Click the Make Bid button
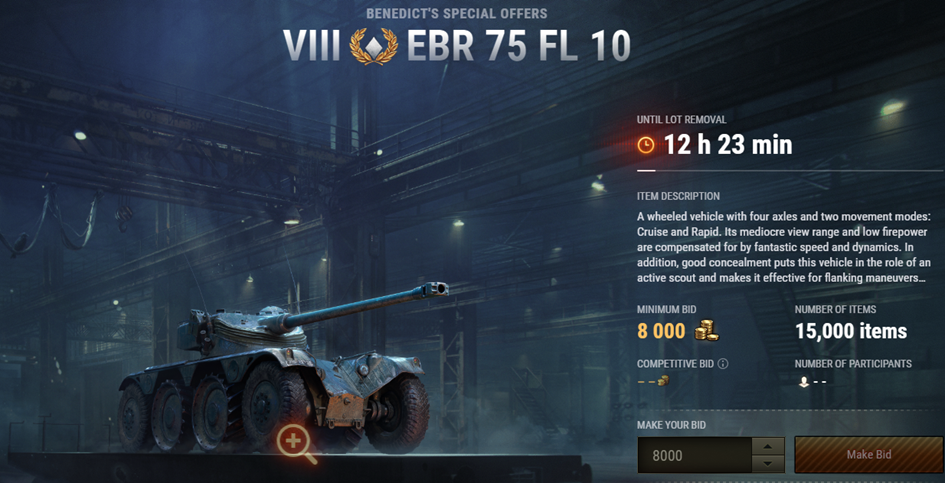The image size is (945, 483). 867,455
